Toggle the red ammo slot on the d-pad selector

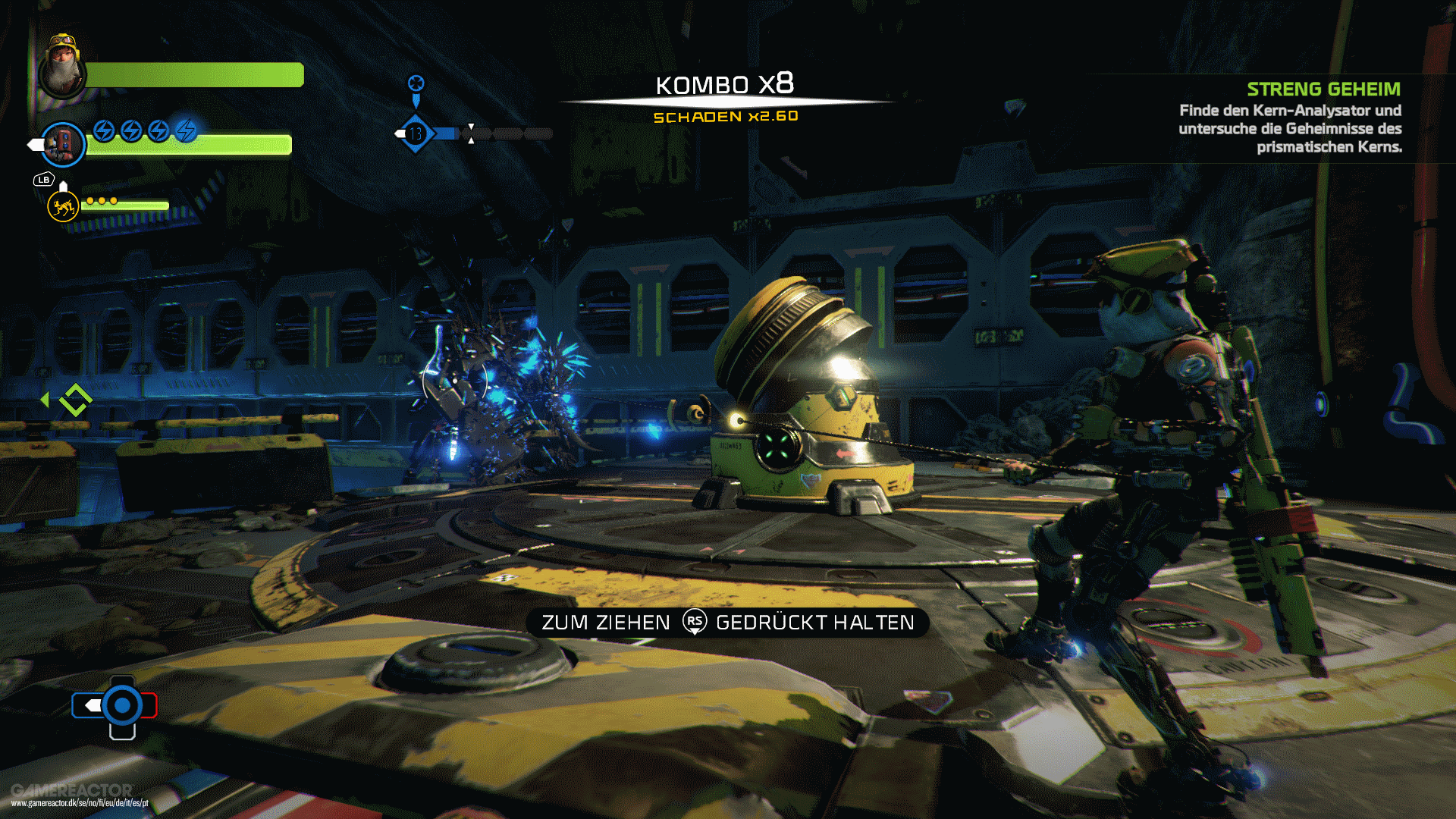[x=149, y=705]
